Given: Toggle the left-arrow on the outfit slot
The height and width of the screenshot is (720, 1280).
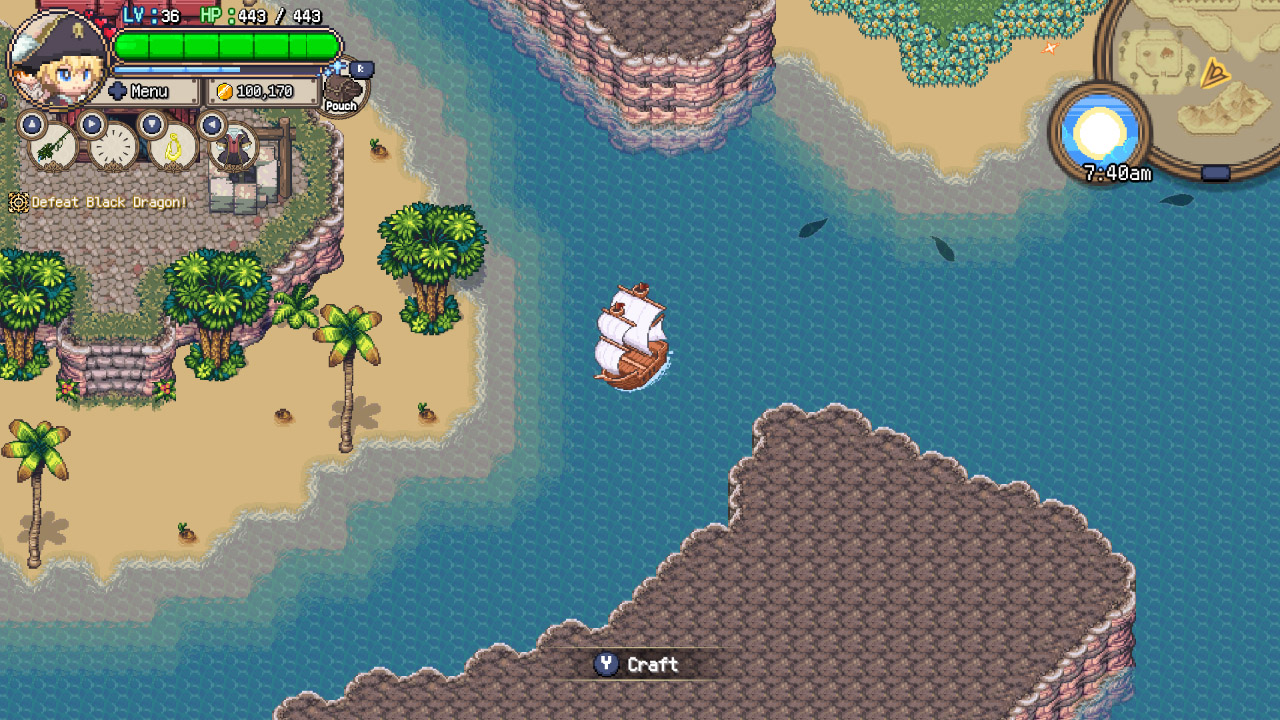Looking at the screenshot, I should point(212,126).
